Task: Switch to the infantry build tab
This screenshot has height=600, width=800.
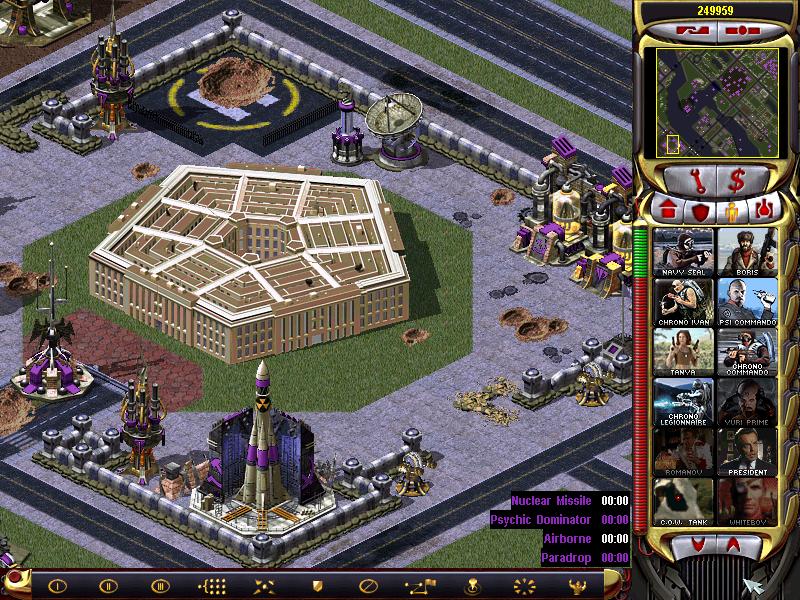Action: click(732, 210)
